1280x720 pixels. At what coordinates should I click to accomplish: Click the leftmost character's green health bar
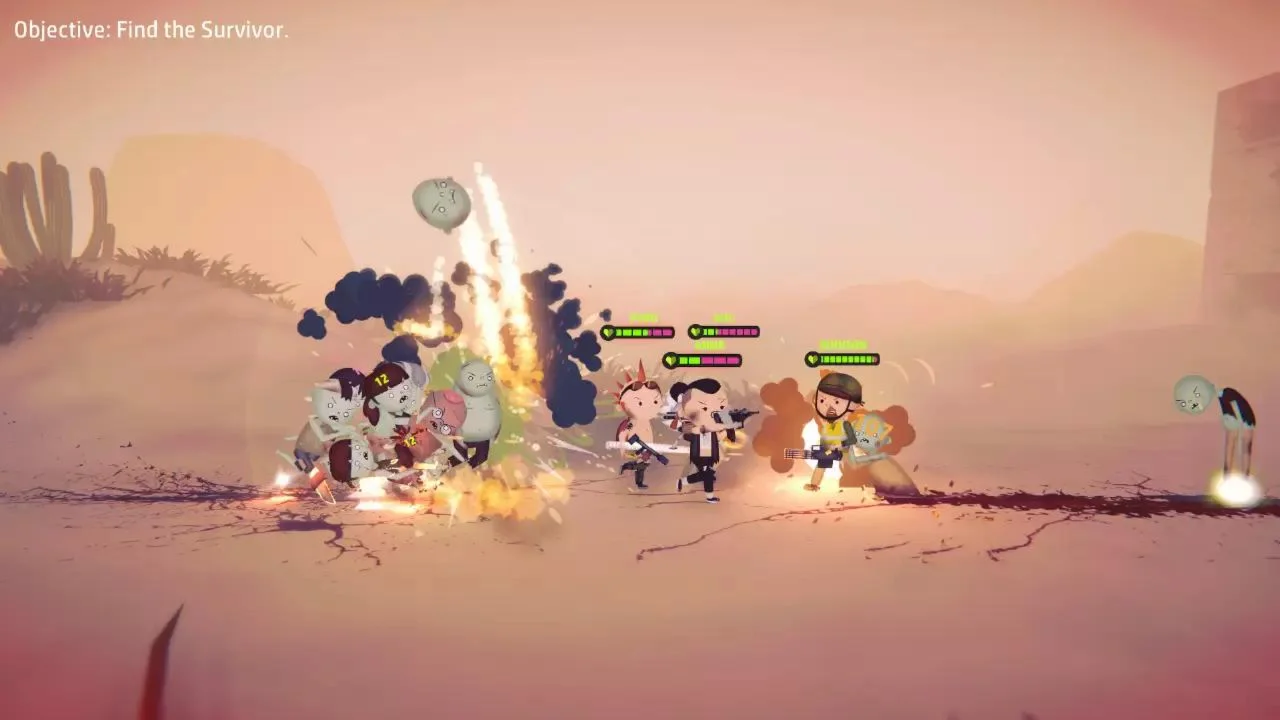click(630, 332)
